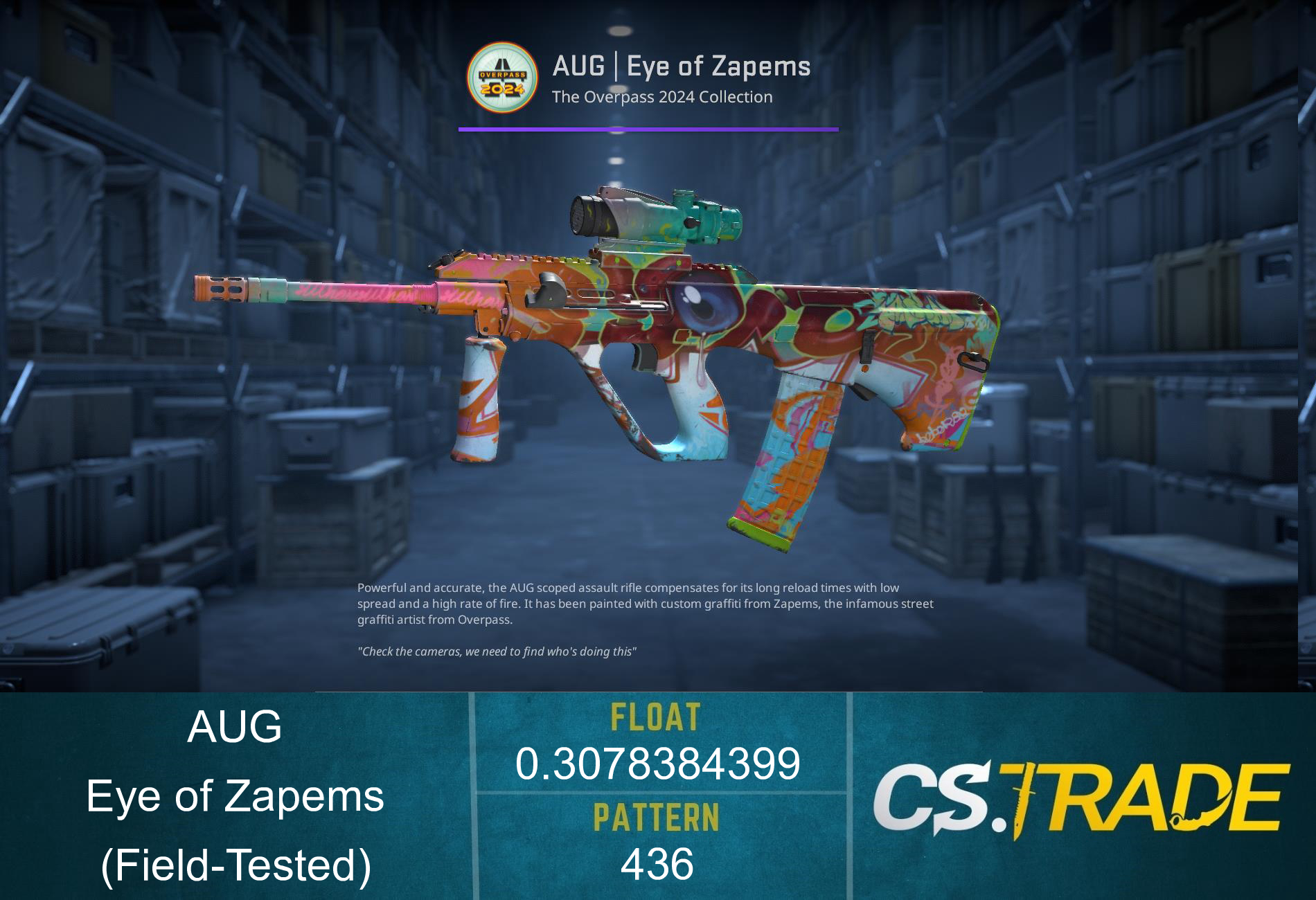This screenshot has width=1316, height=900.
Task: Click the pattern number 436
Action: (x=658, y=862)
